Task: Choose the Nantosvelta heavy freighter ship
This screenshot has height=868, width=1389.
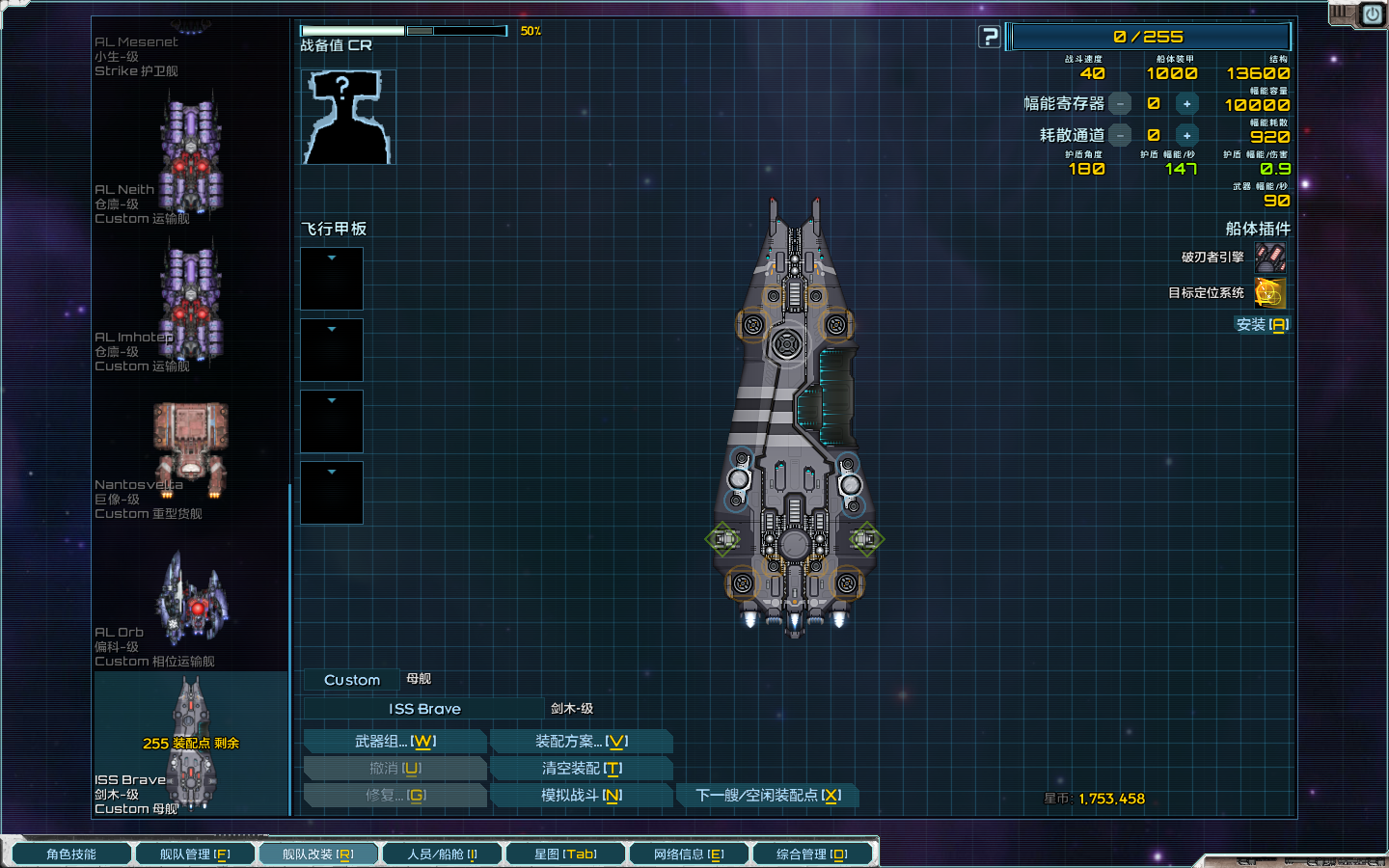Action: (191, 448)
